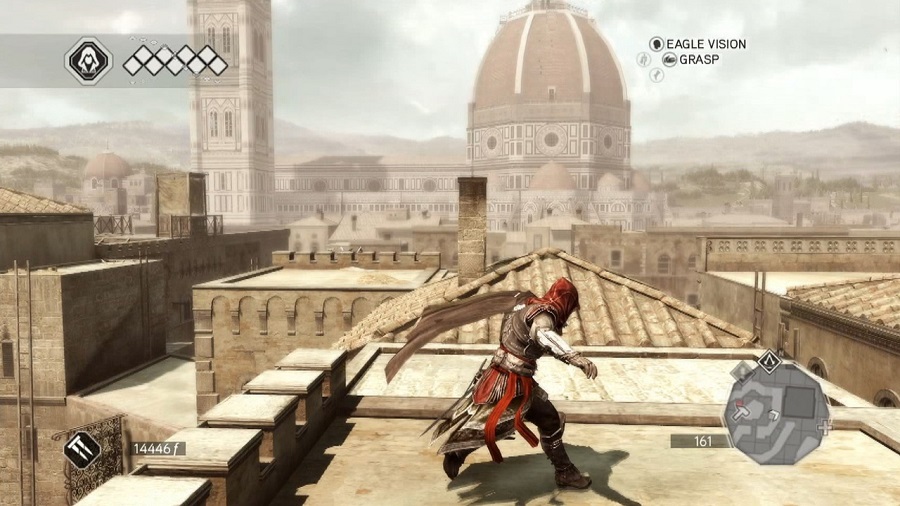
Task: Click the white cross marker on the minimap edge
Action: point(824,426)
